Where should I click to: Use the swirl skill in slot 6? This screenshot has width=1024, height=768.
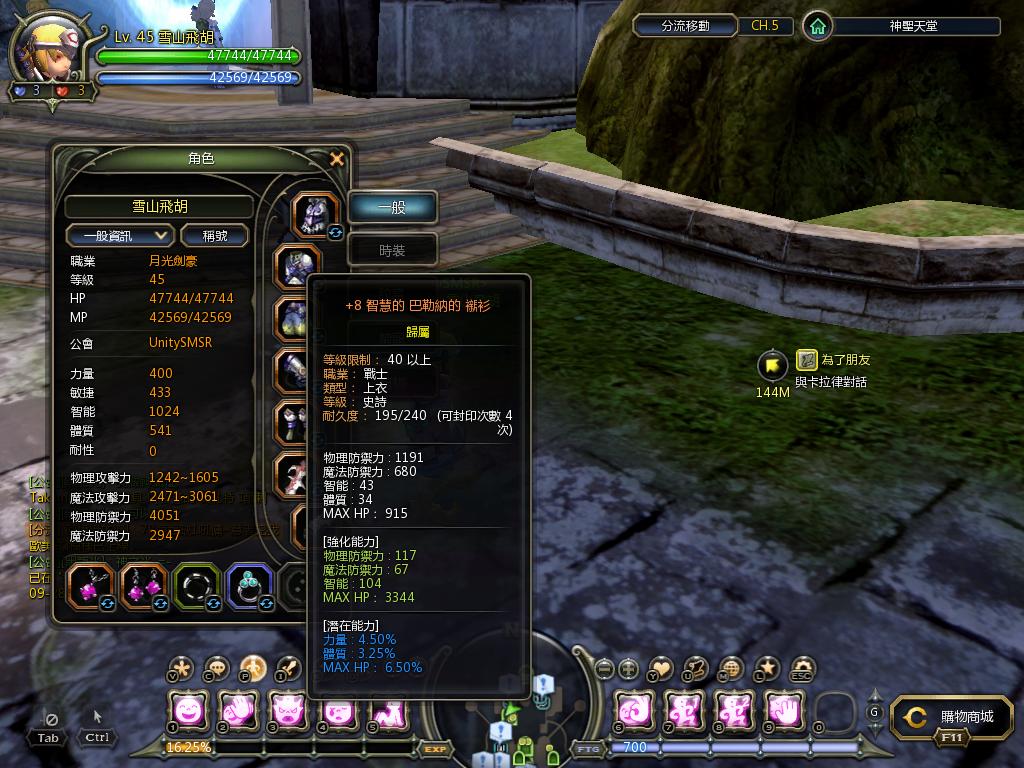click(634, 711)
